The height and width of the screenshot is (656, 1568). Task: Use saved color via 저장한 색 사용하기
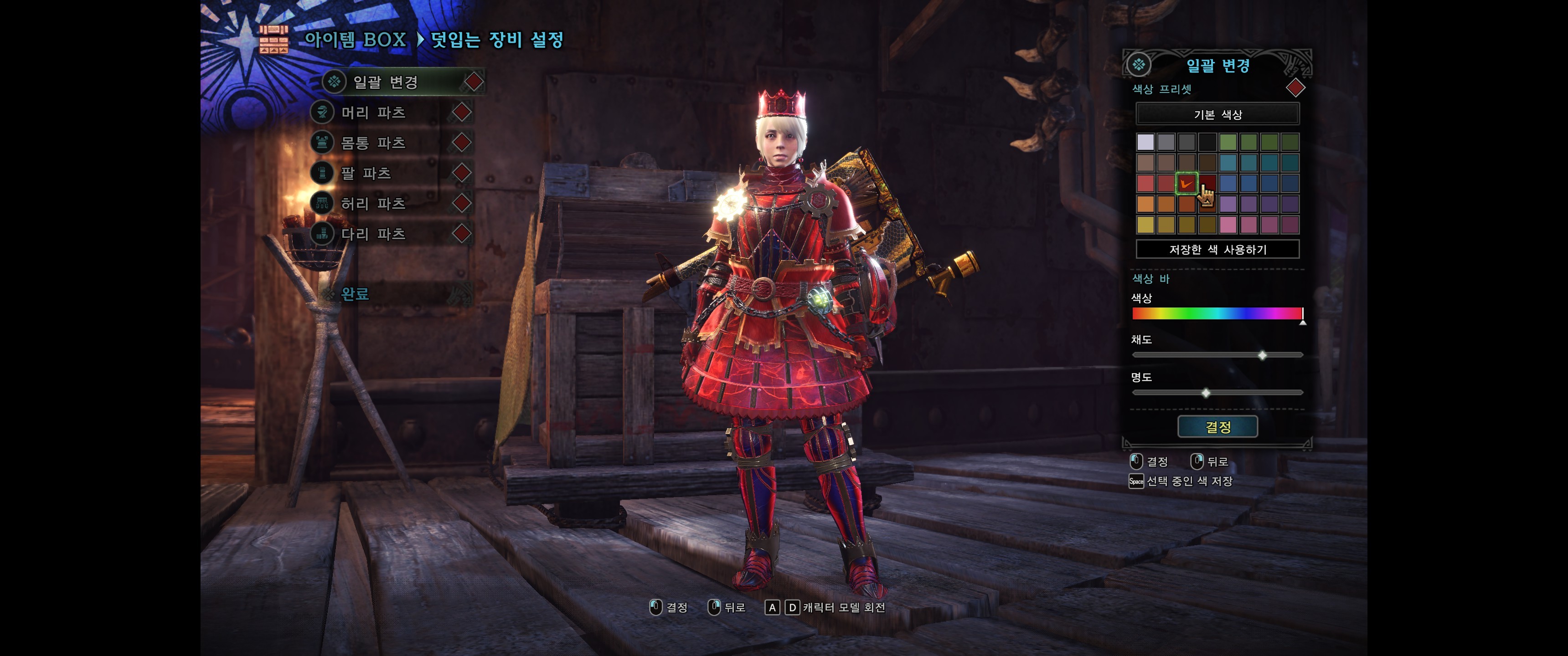pyautogui.click(x=1217, y=250)
